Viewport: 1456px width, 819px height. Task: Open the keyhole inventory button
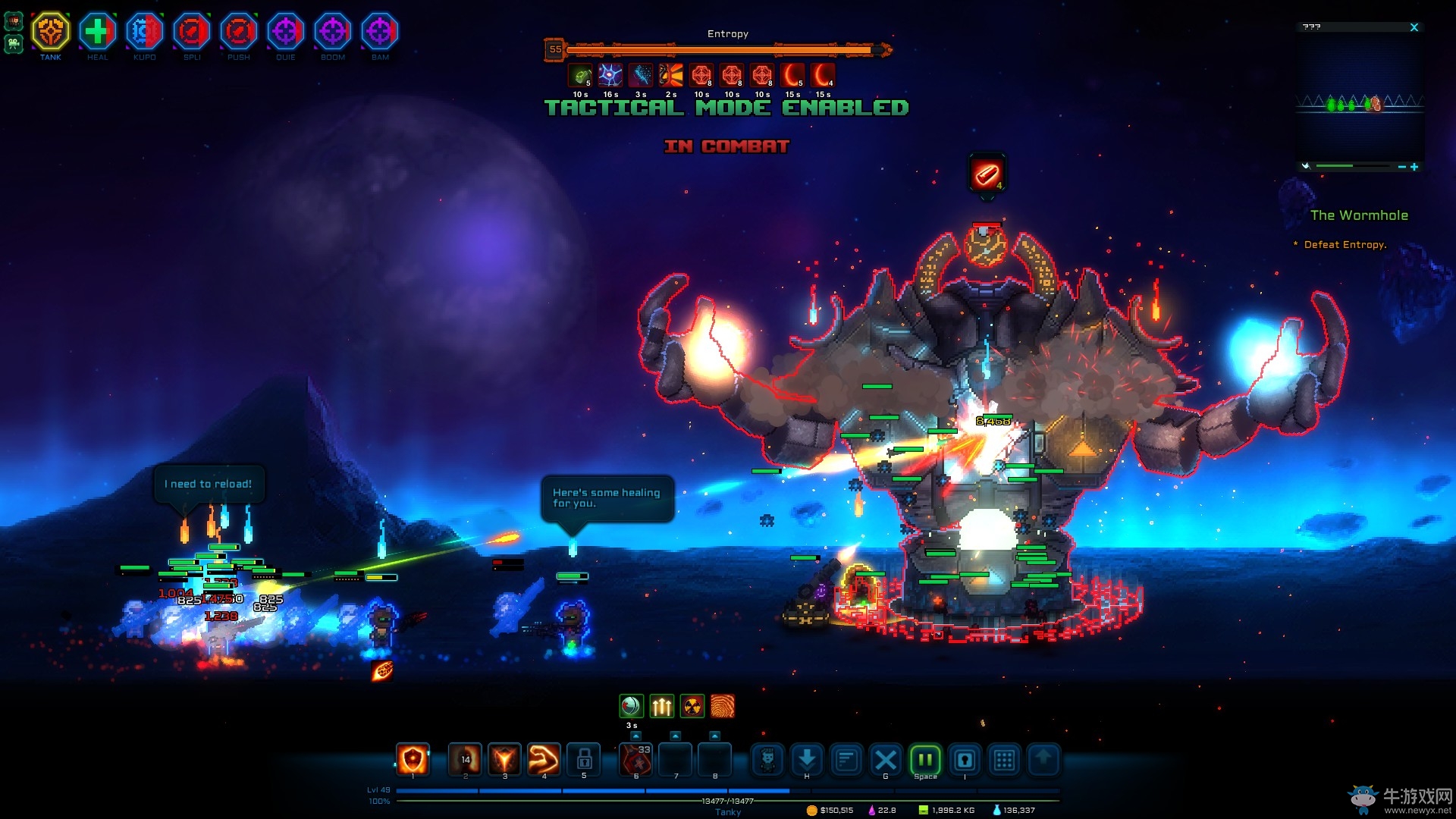[965, 759]
